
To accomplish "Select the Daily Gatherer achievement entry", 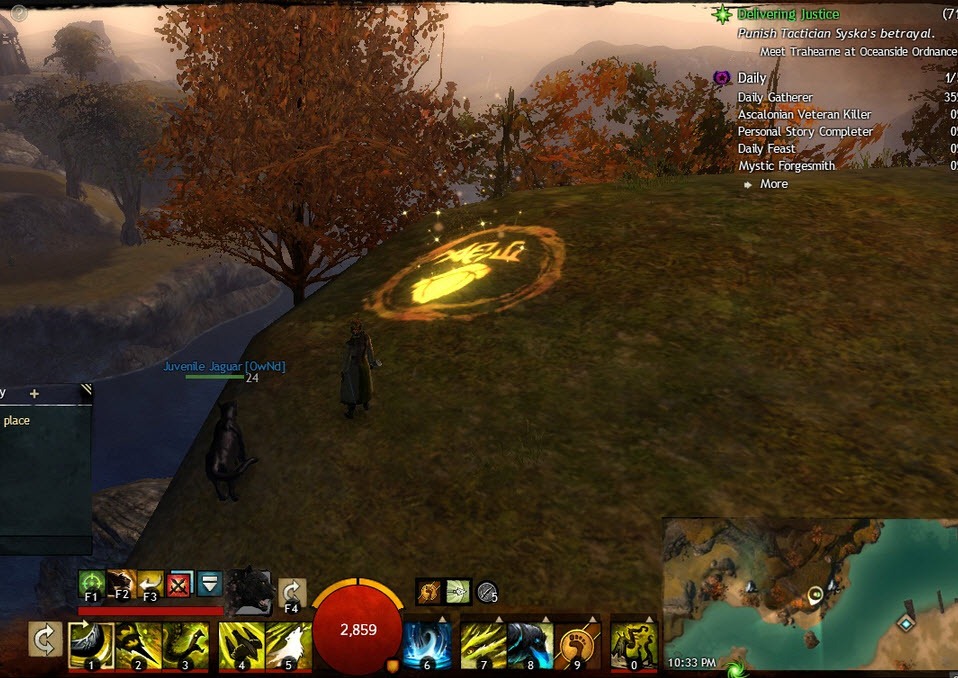I will click(775, 98).
